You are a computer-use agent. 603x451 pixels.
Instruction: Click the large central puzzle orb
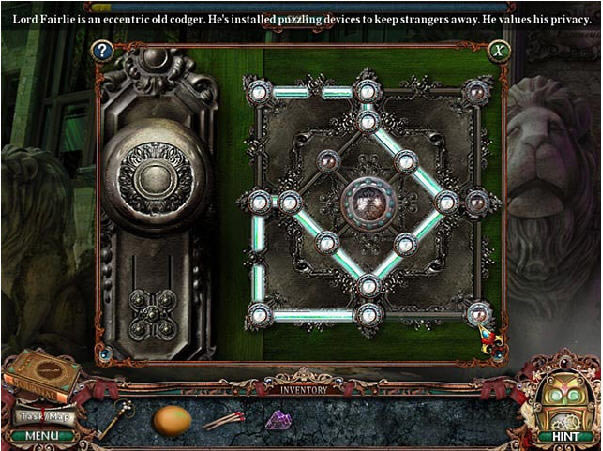[x=367, y=201]
